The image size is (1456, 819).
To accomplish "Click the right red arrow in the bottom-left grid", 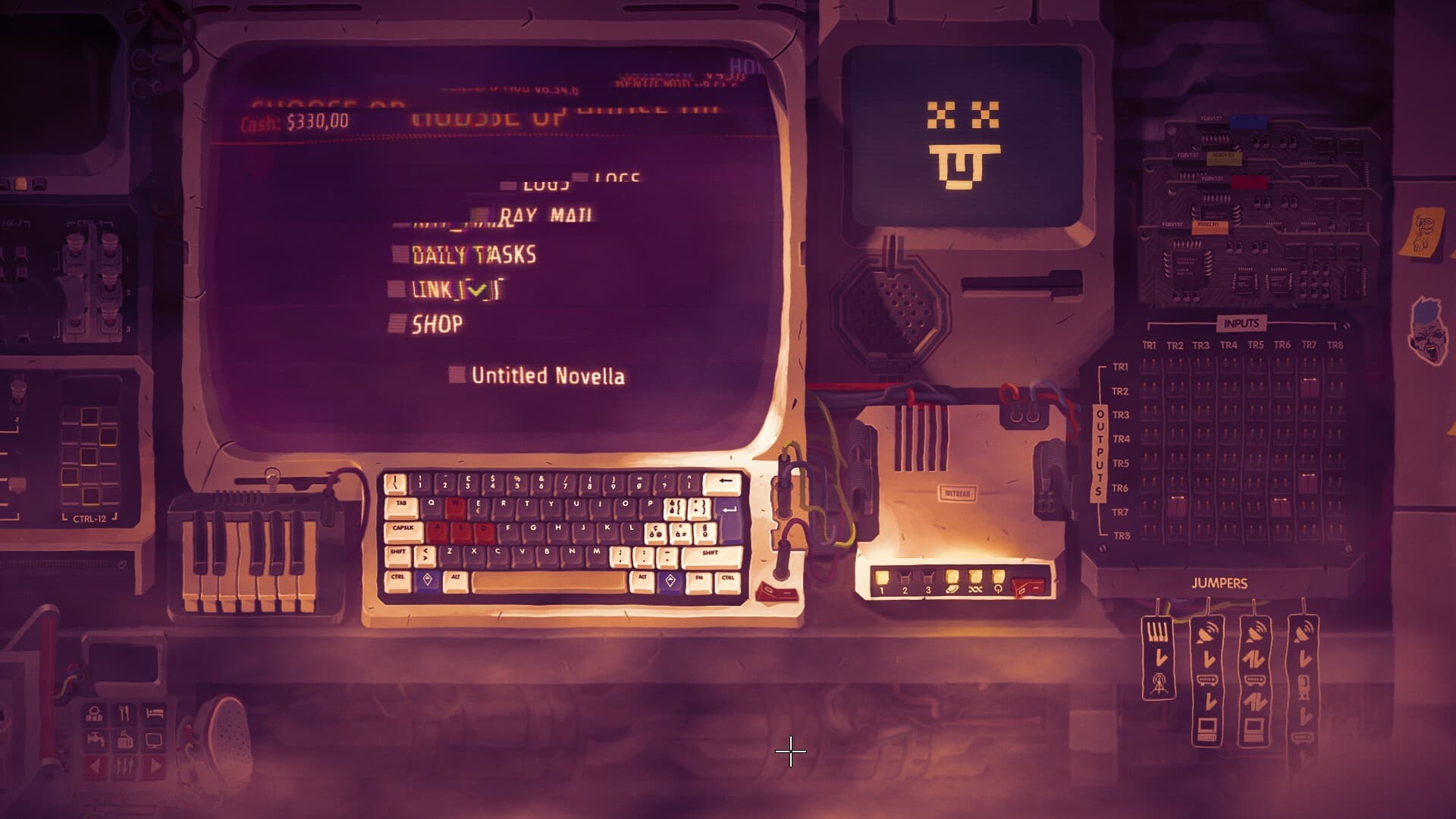I will pyautogui.click(x=154, y=767).
